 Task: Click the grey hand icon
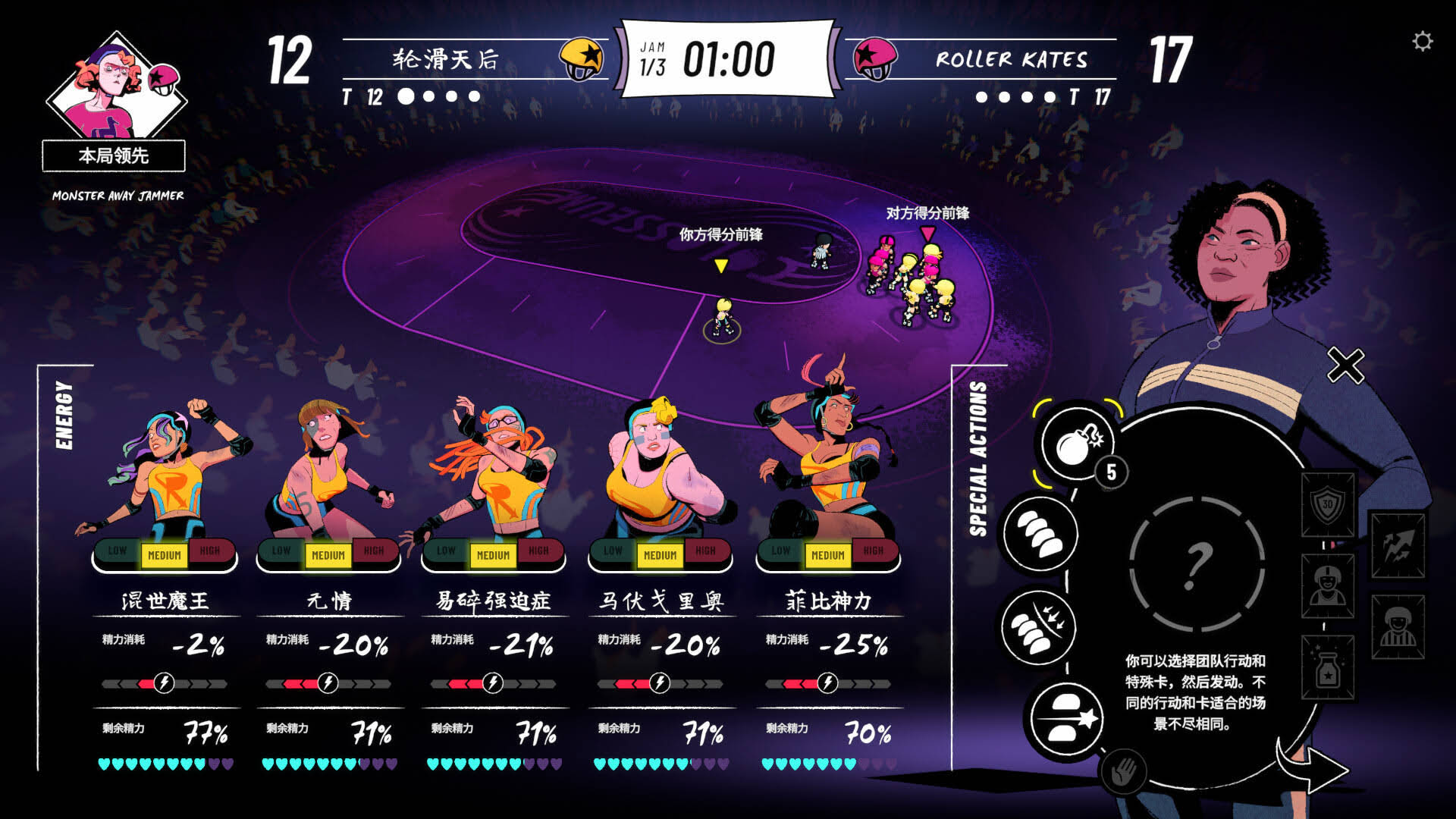click(1123, 773)
